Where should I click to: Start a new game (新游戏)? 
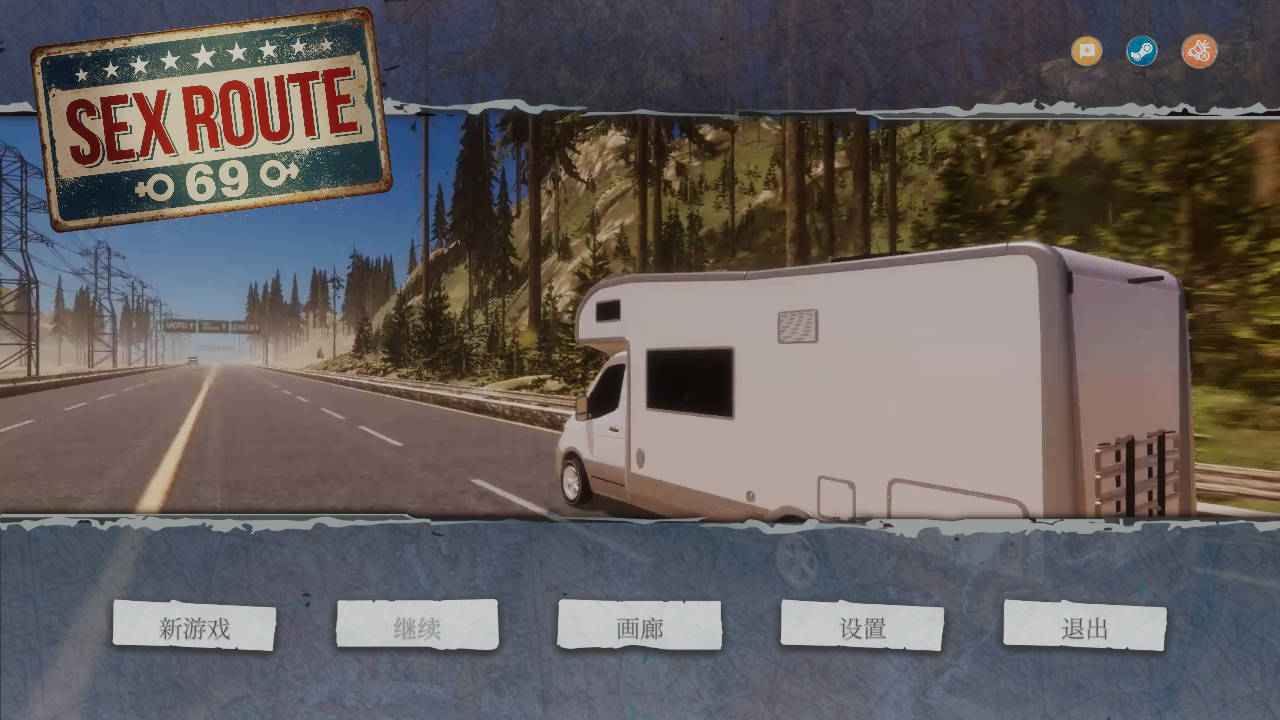[x=194, y=627]
